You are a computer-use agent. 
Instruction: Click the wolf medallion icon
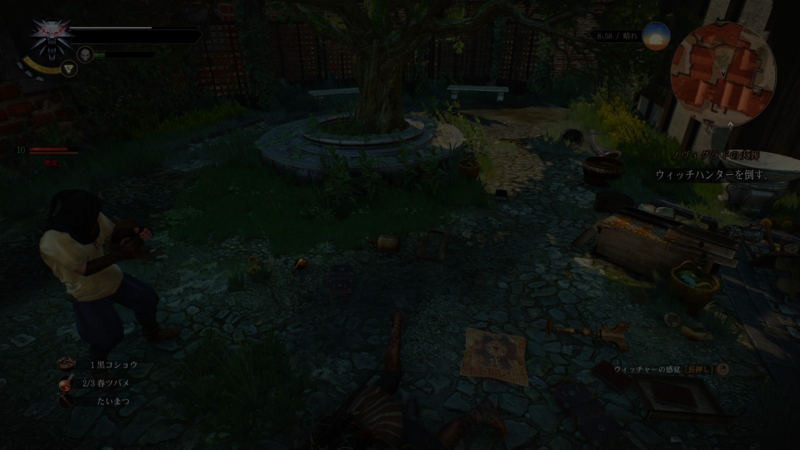(46, 38)
